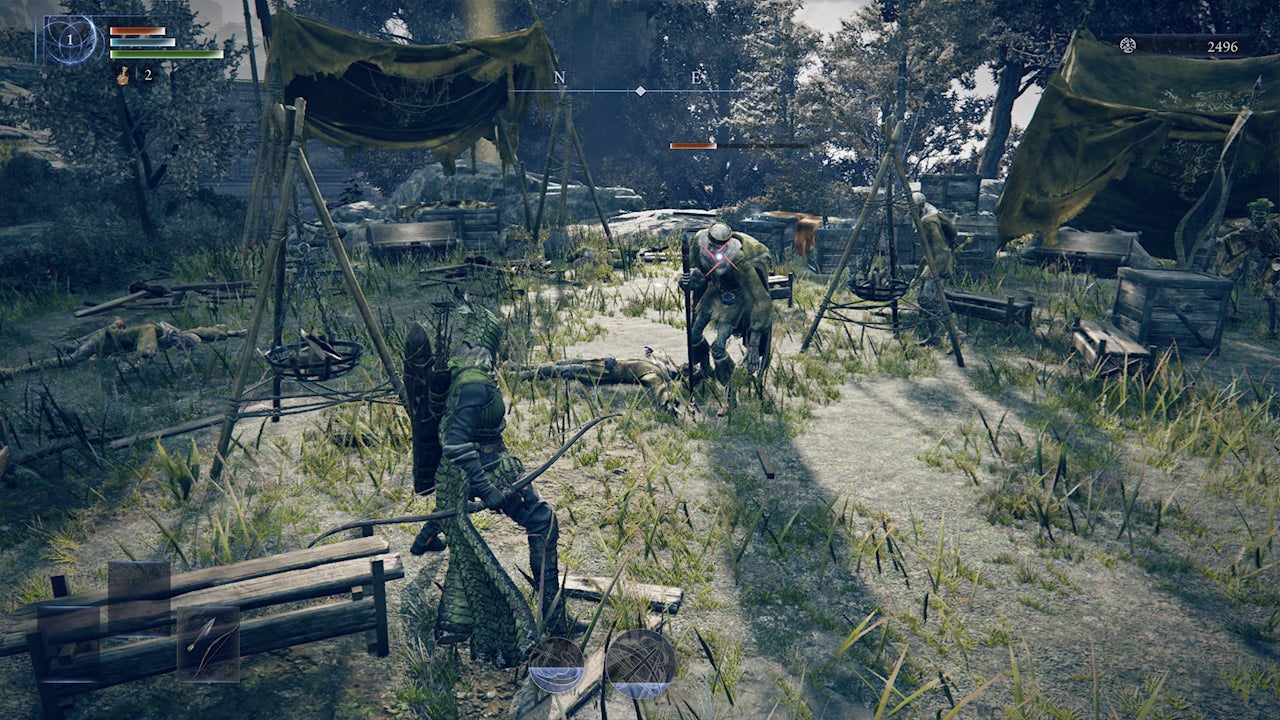Click the Crimson Flask icon
Screen dimensions: 1280x720
[124, 75]
